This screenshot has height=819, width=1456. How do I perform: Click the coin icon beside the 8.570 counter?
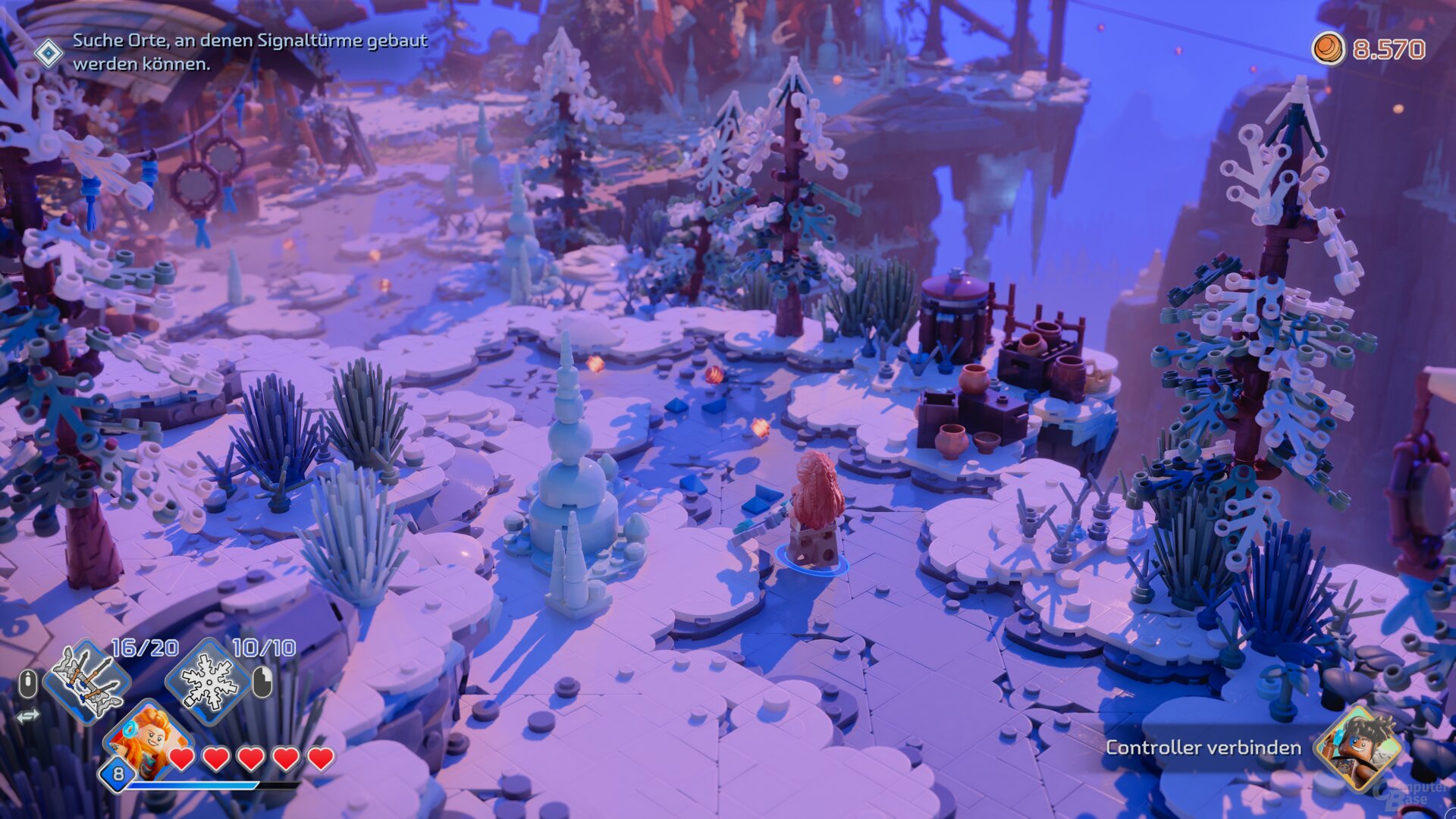(x=1329, y=48)
